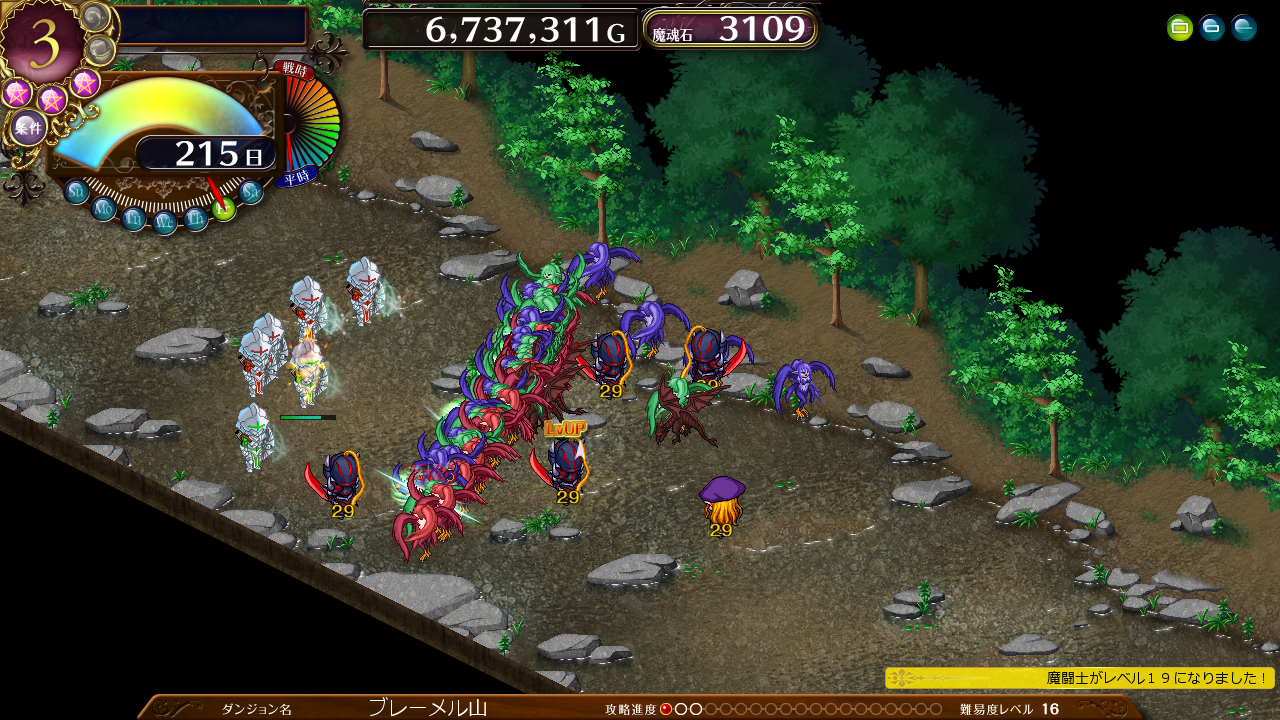Click the highlighted green Fr weekday orb
The width and height of the screenshot is (1280, 720).
[x=224, y=208]
